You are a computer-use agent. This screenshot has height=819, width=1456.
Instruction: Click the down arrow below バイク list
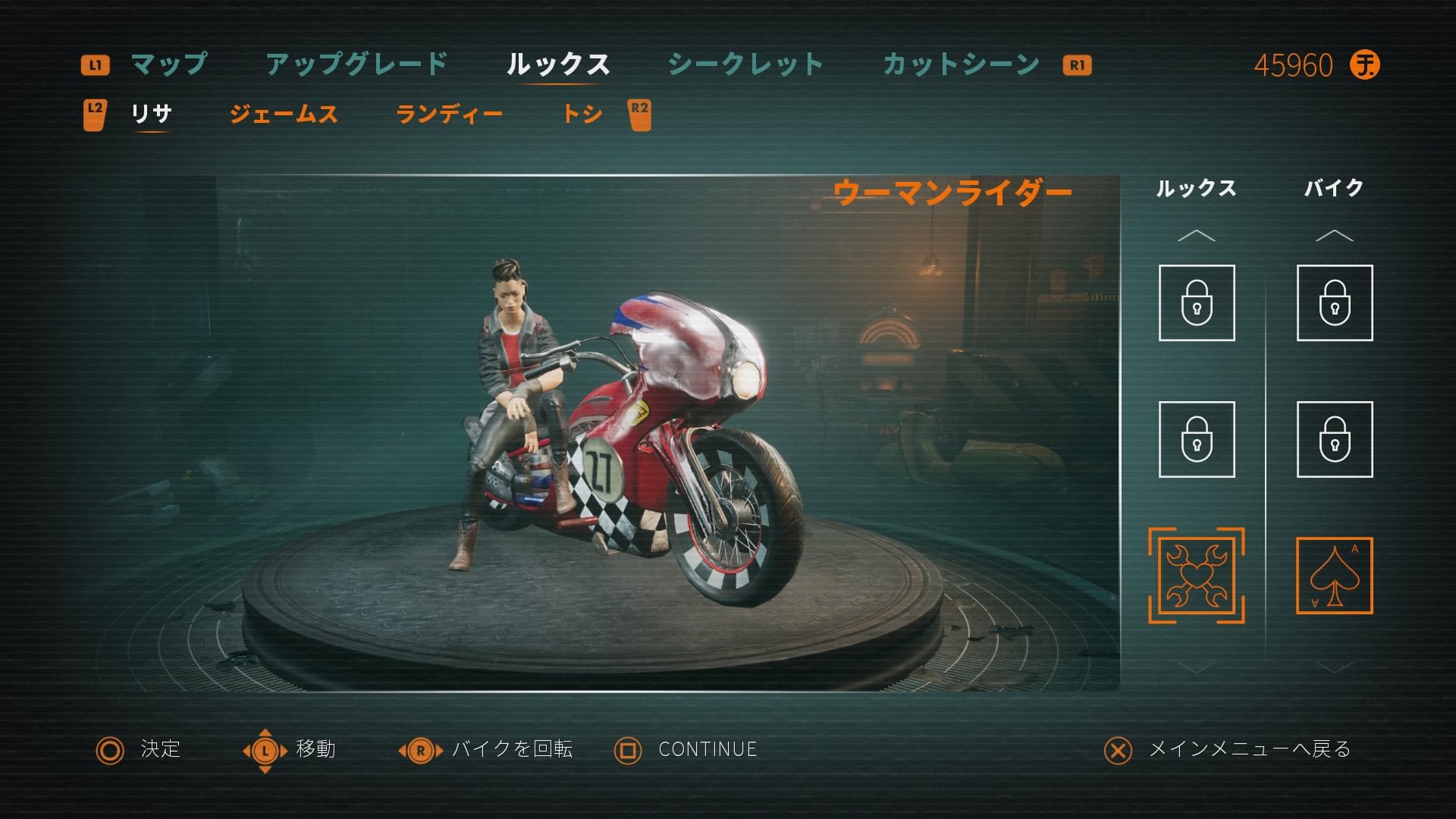pos(1334,667)
